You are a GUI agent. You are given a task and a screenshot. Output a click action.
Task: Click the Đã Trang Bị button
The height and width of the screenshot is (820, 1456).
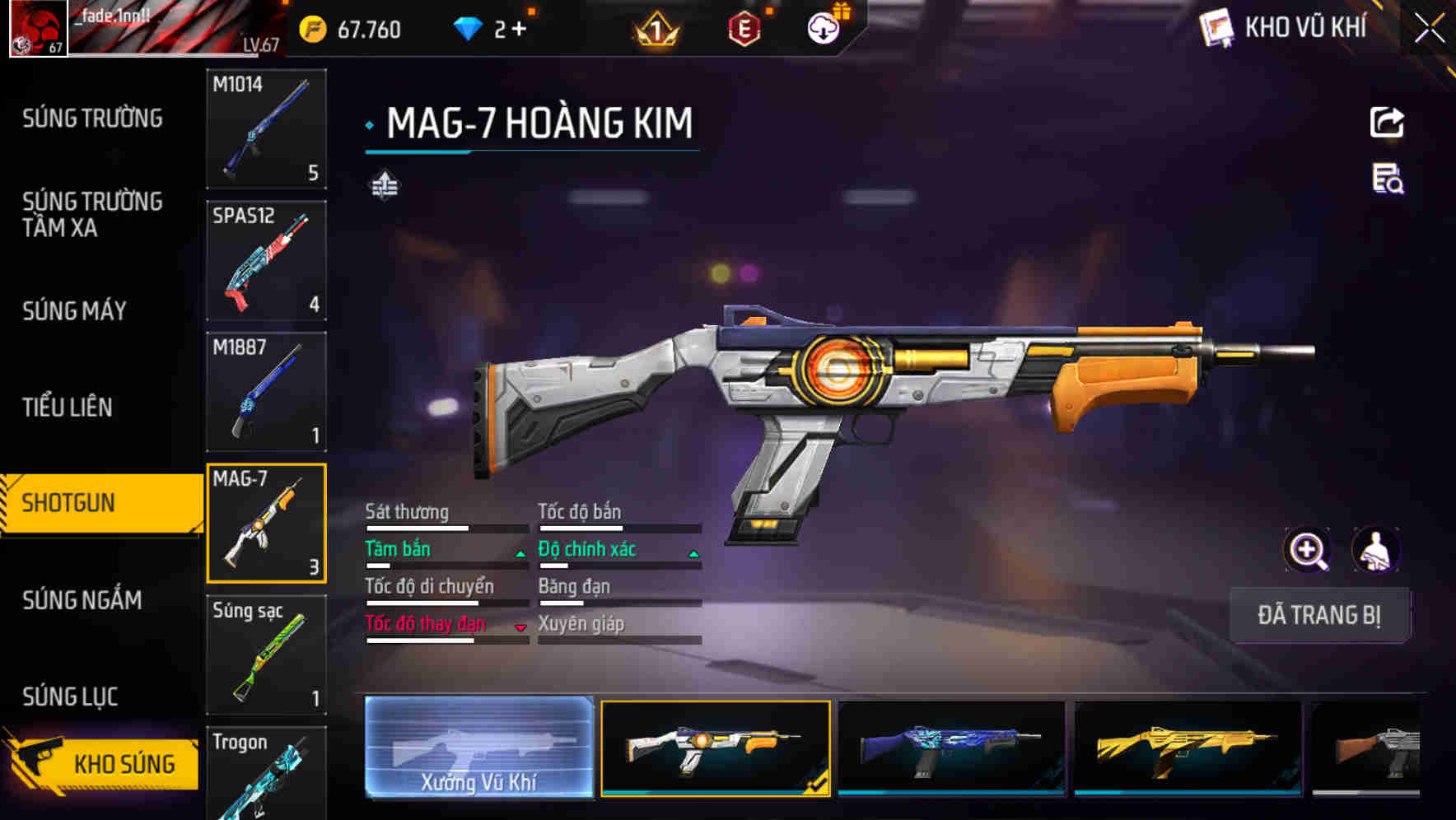tap(1318, 615)
